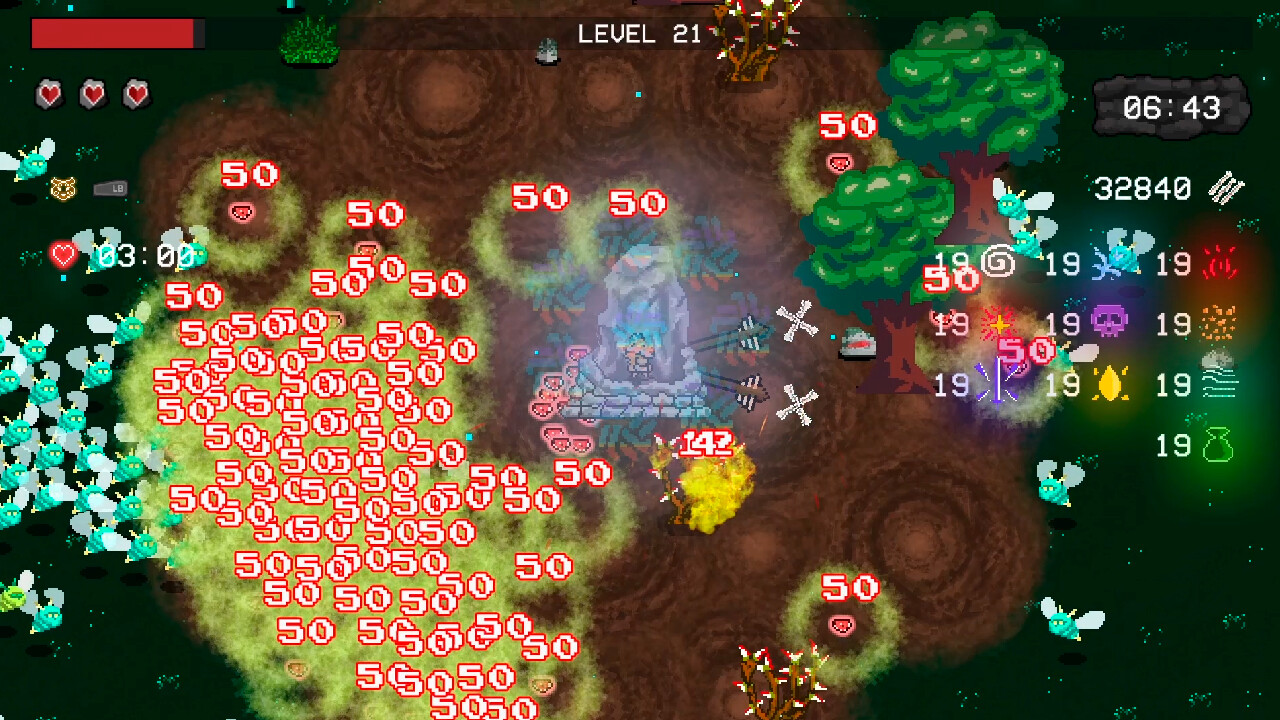The image size is (1280, 720).
Task: Click the 32840 score counter
Action: 1140,187
